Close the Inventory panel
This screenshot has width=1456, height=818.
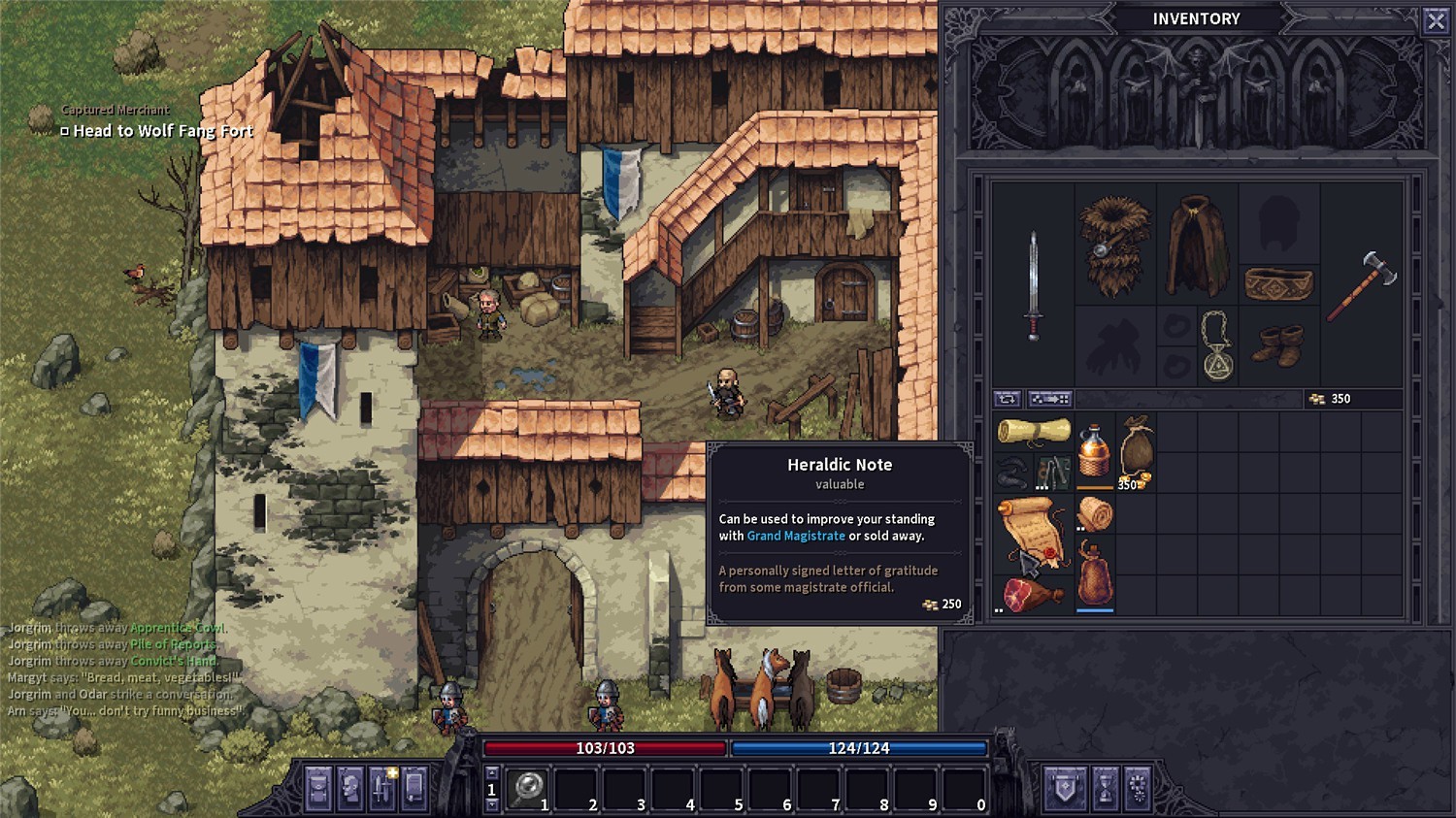pos(1436,19)
